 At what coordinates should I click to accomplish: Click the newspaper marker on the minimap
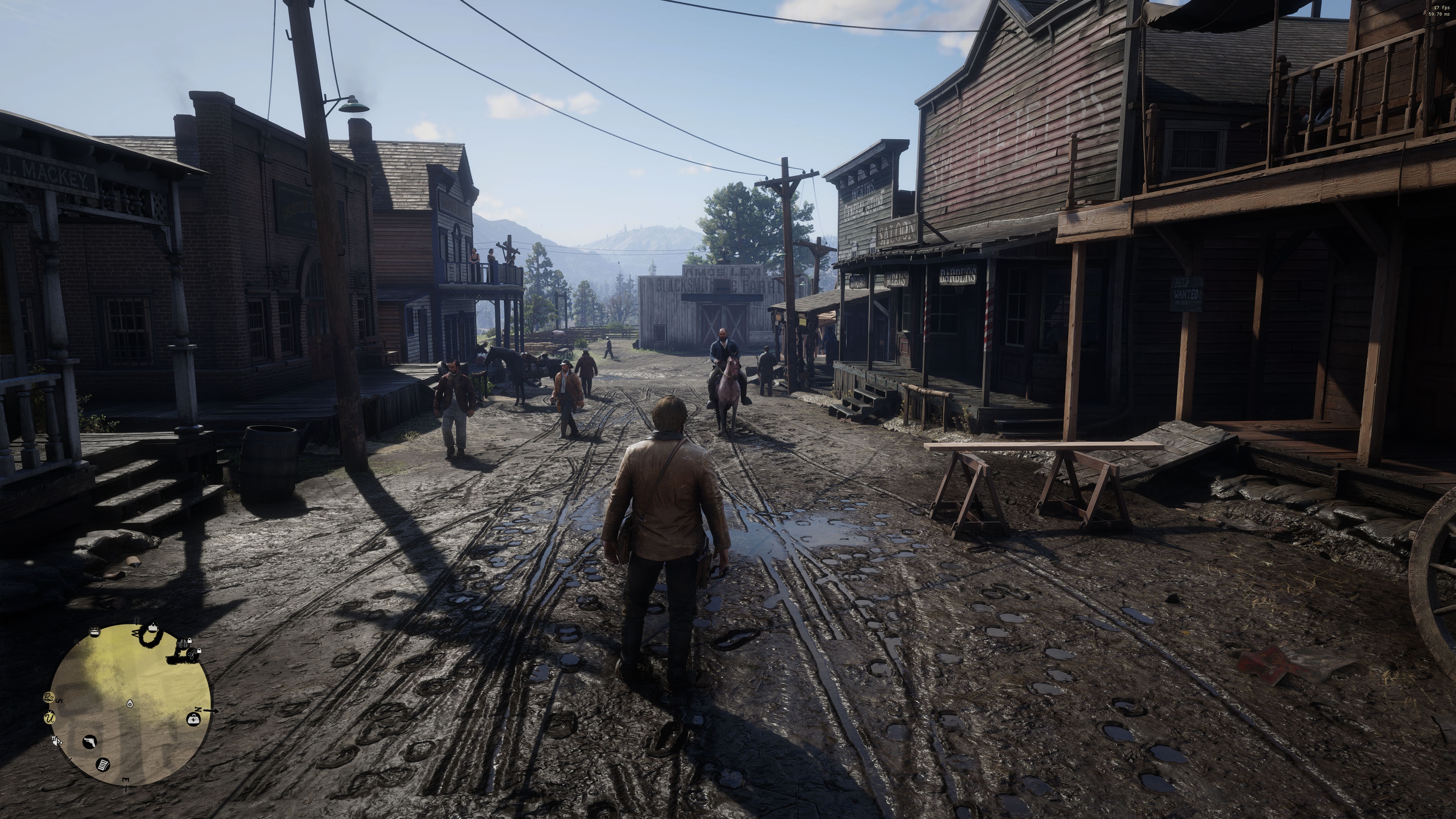[103, 765]
